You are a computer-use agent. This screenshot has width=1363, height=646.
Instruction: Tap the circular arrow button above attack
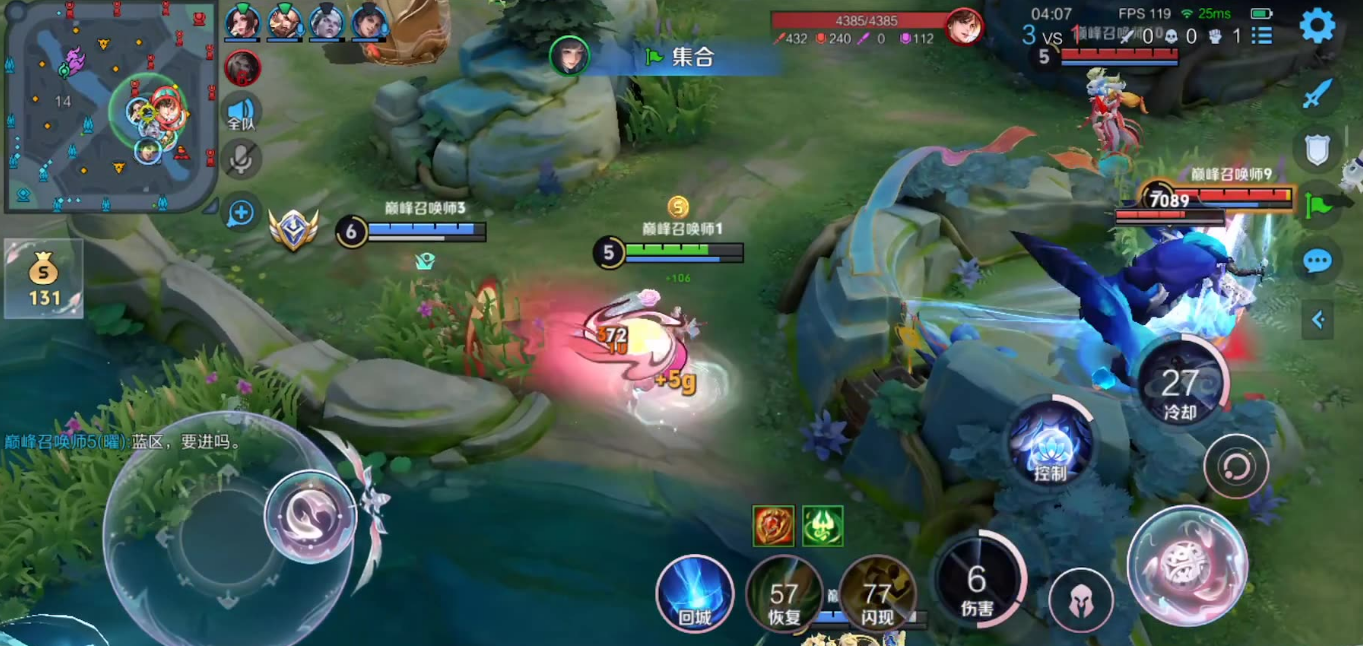(x=1236, y=466)
